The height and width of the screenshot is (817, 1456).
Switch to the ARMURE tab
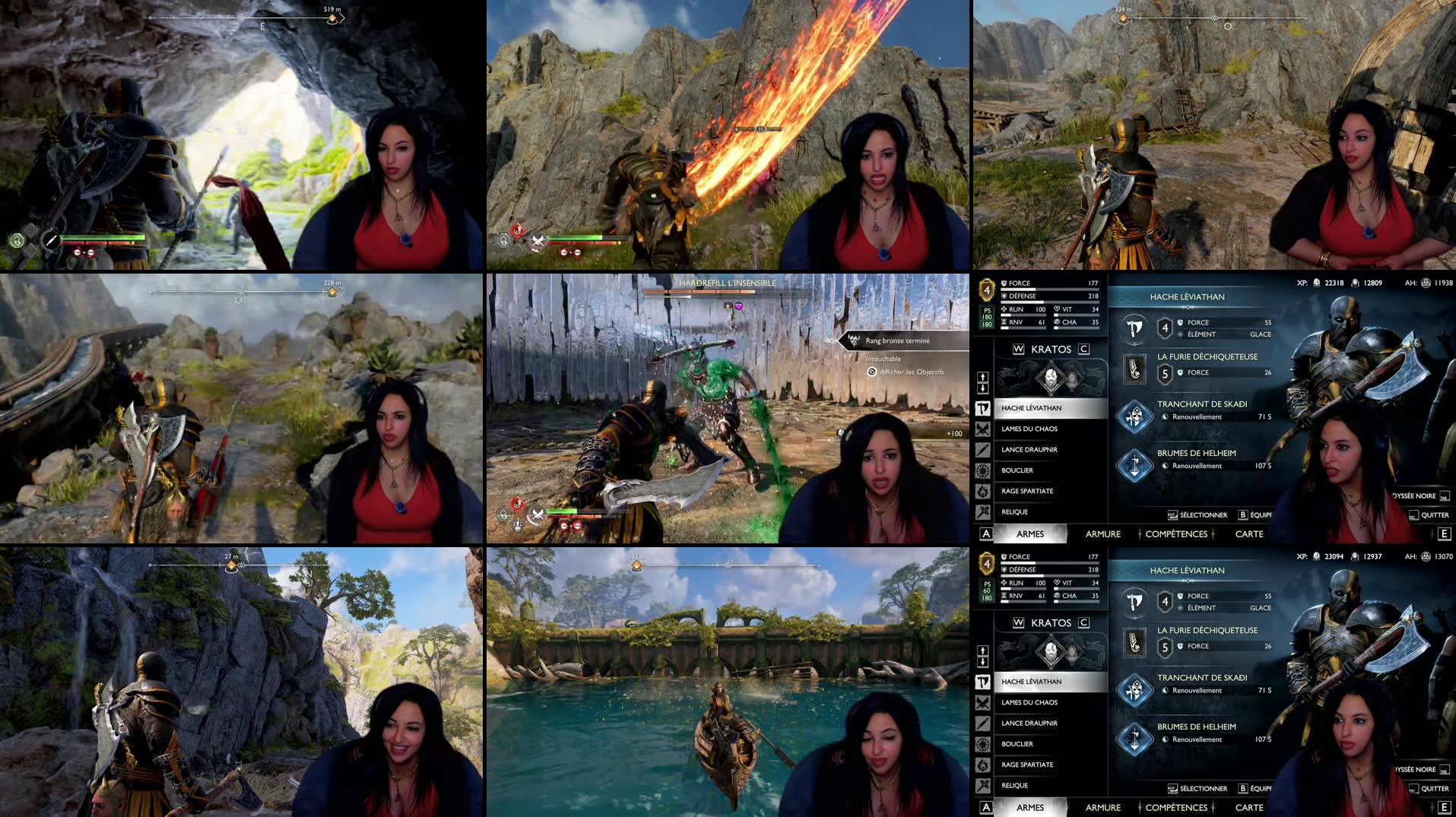1102,534
